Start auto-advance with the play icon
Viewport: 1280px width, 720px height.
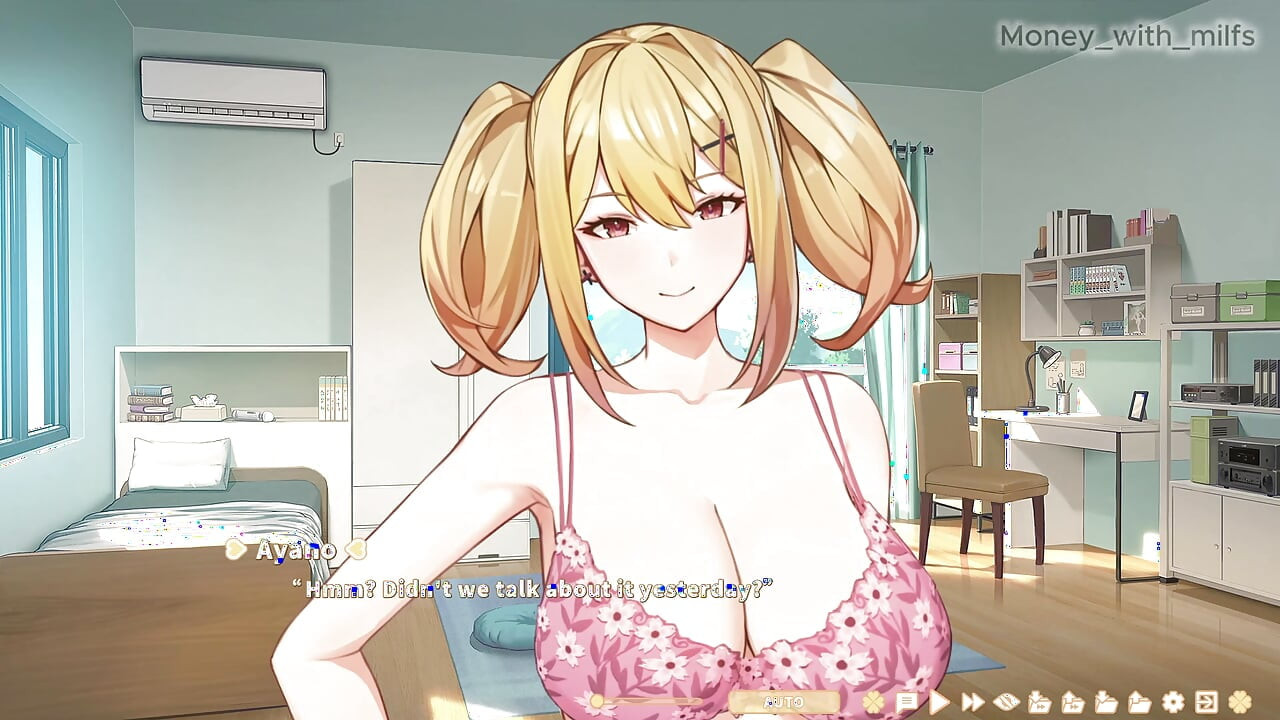coord(939,701)
